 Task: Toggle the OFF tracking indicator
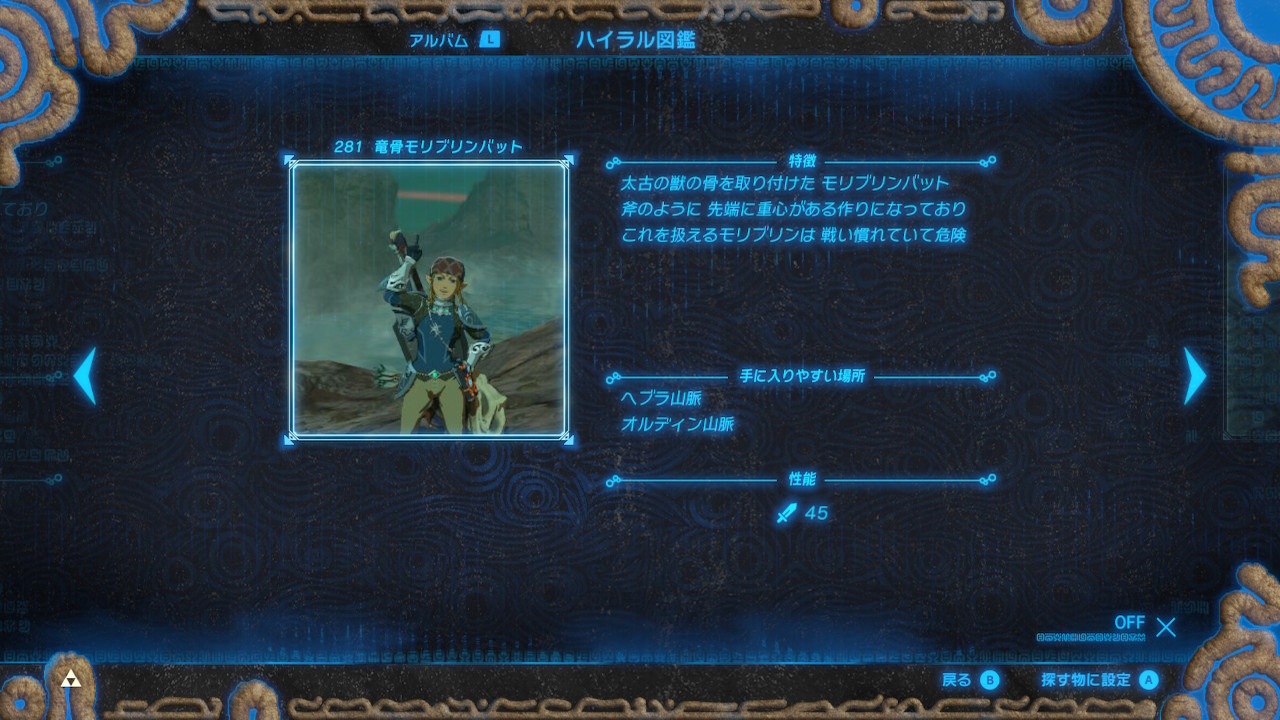pyautogui.click(x=1129, y=623)
